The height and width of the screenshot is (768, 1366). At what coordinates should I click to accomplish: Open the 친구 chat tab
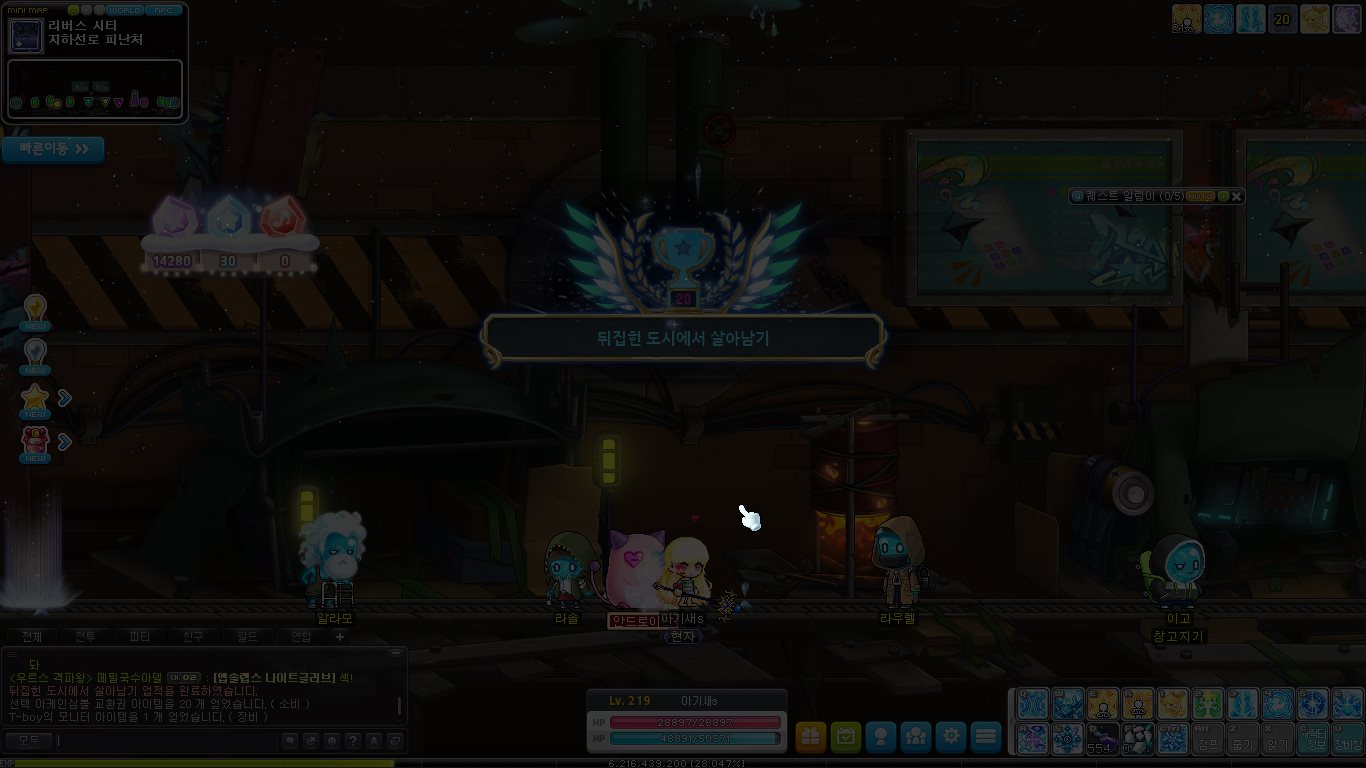[194, 637]
